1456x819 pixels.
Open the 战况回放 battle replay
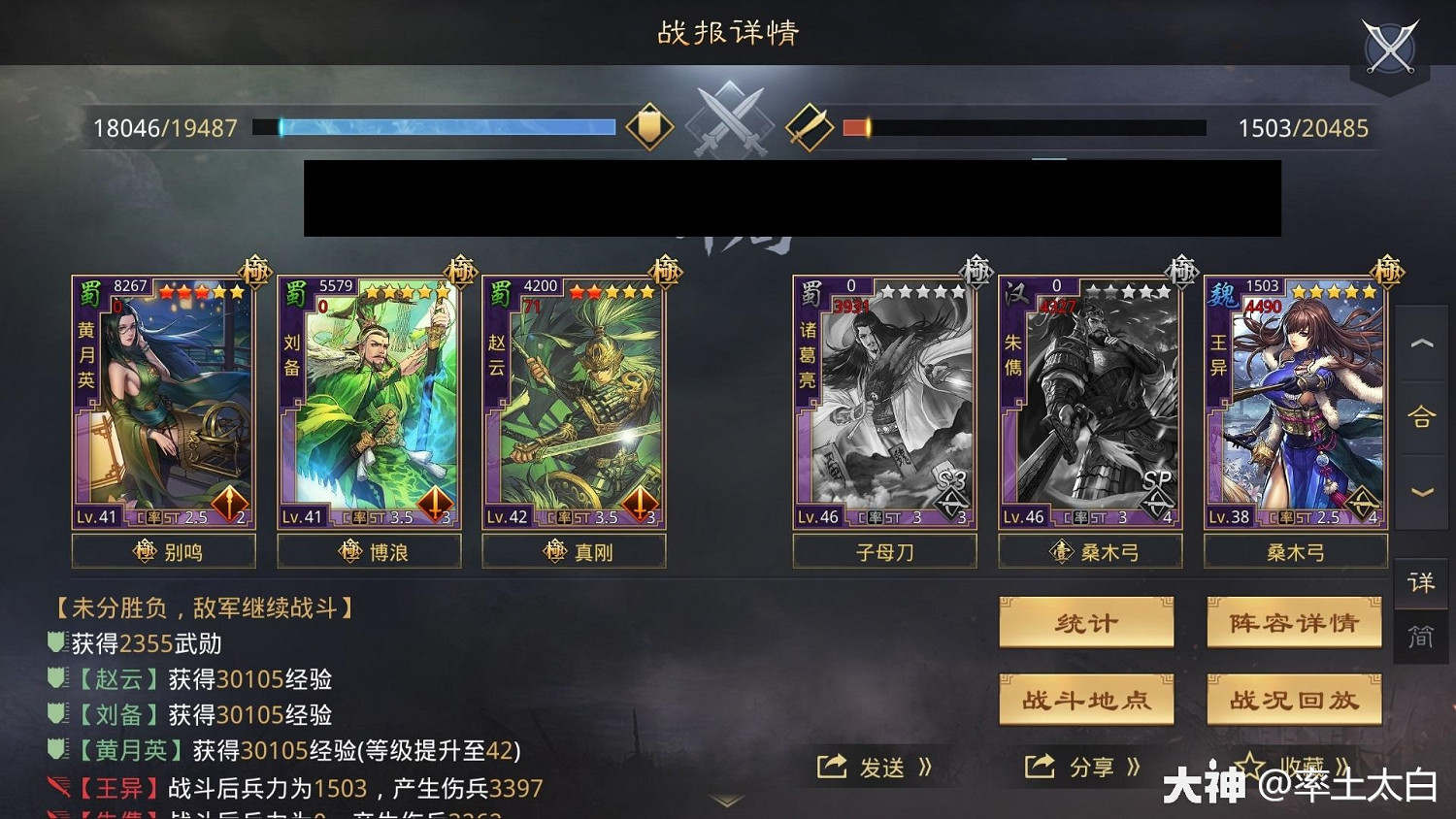point(1295,699)
